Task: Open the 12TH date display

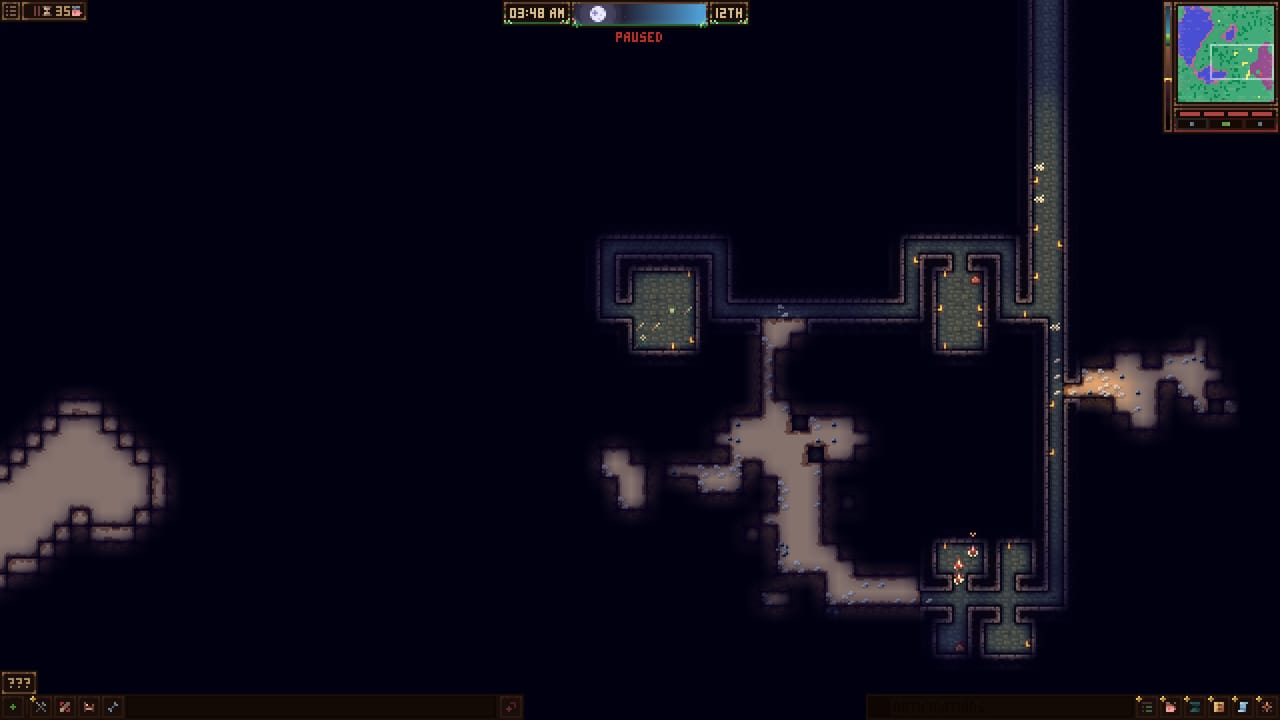Action: tap(729, 14)
